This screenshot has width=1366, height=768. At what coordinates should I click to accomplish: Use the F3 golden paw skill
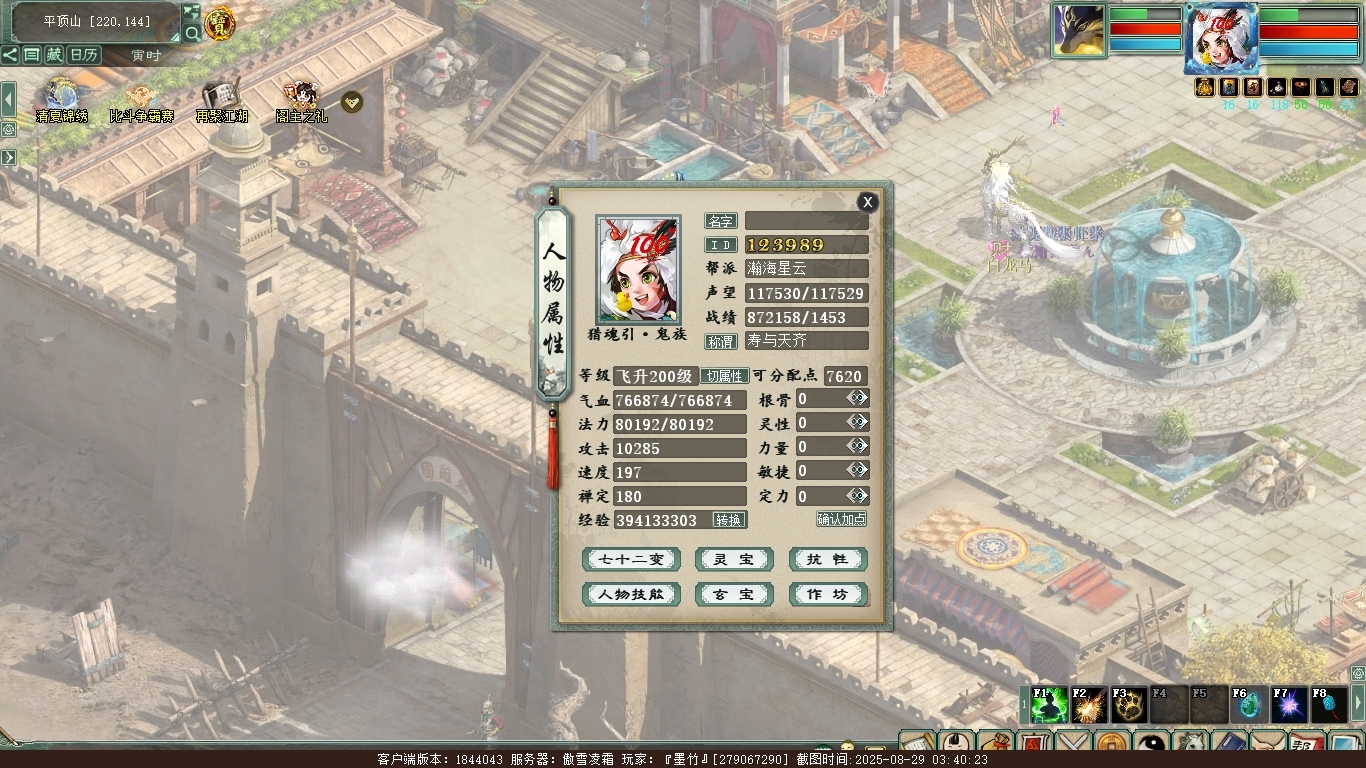(x=1129, y=706)
